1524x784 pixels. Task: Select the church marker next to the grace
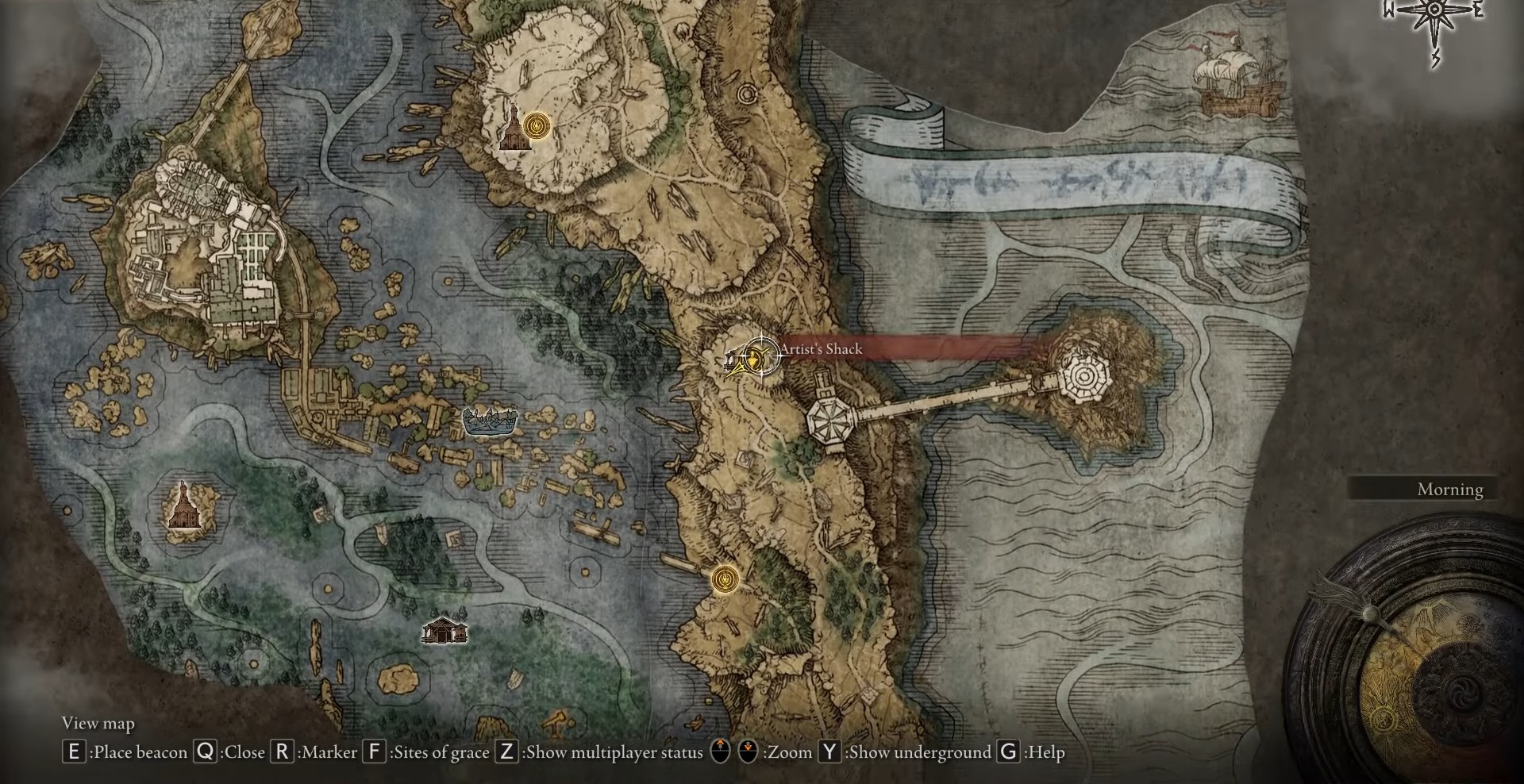pos(512,132)
